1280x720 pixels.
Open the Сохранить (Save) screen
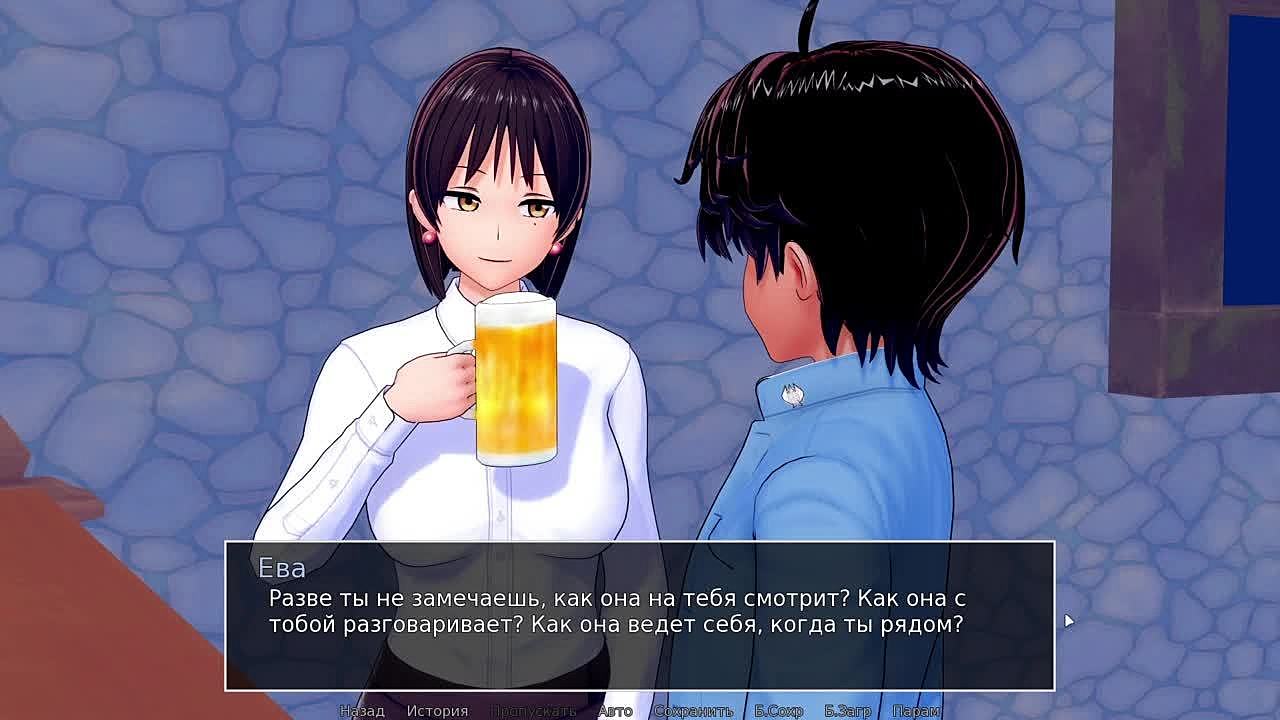(693, 711)
